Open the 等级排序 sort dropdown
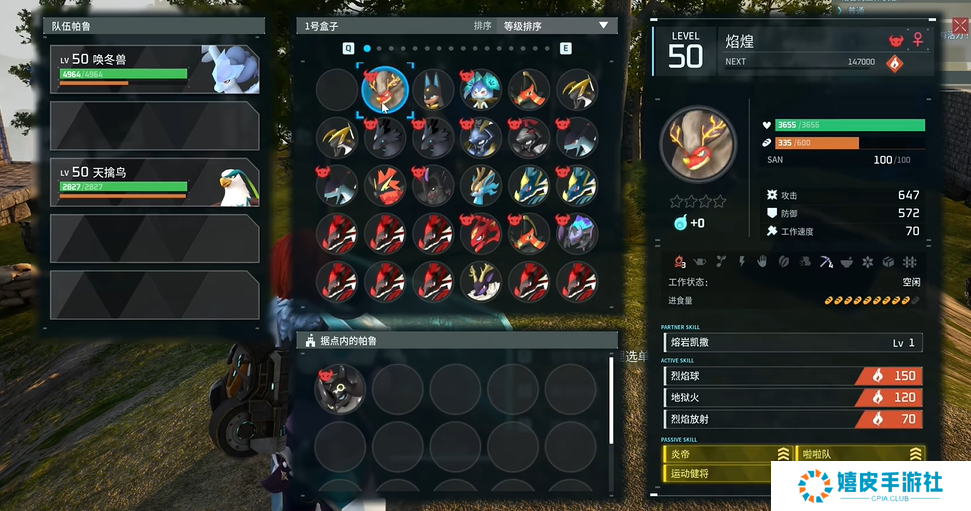 point(554,26)
